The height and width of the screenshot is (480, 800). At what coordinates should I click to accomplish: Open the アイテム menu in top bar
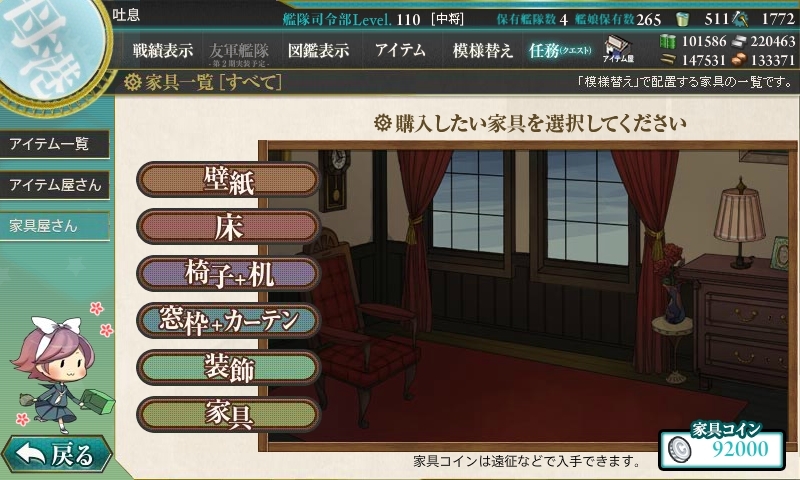(400, 49)
